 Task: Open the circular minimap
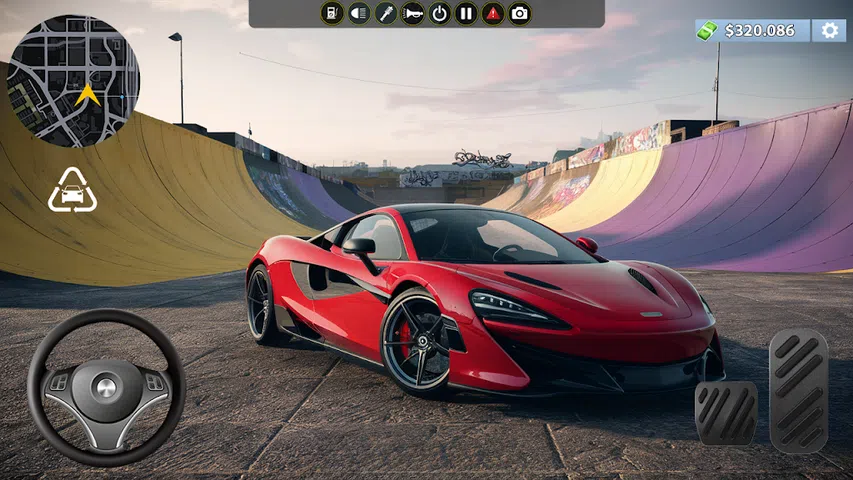[73, 81]
